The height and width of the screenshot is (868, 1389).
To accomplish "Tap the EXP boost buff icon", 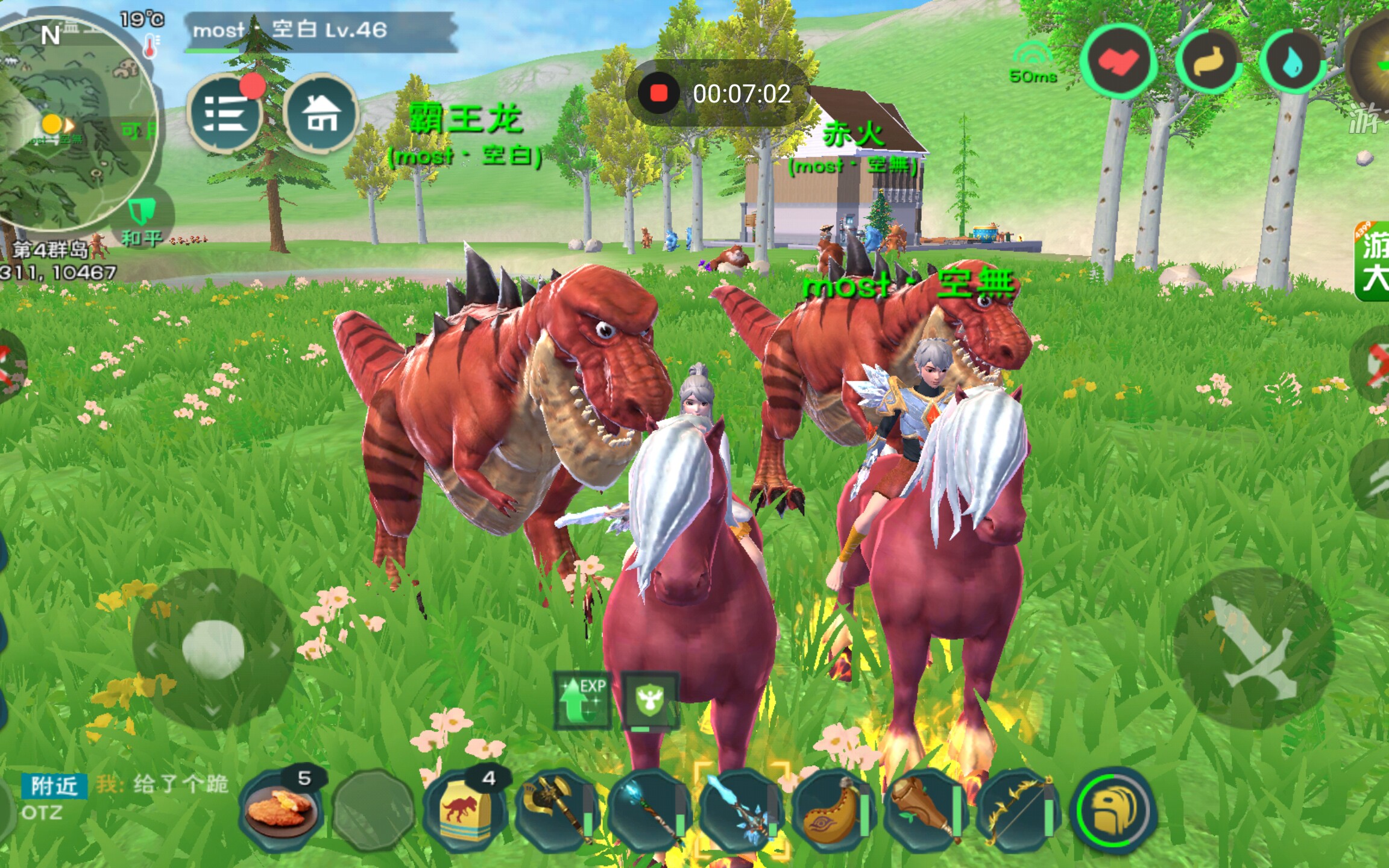I will tap(582, 700).
